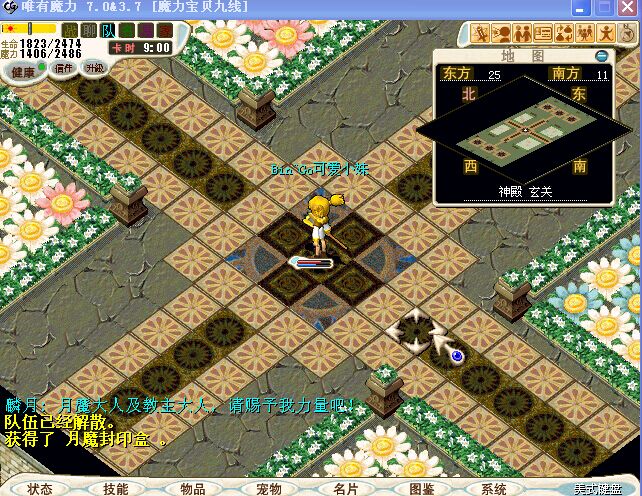Minimize the 地图 map panel
Screen dimensions: 642x496
(602, 56)
